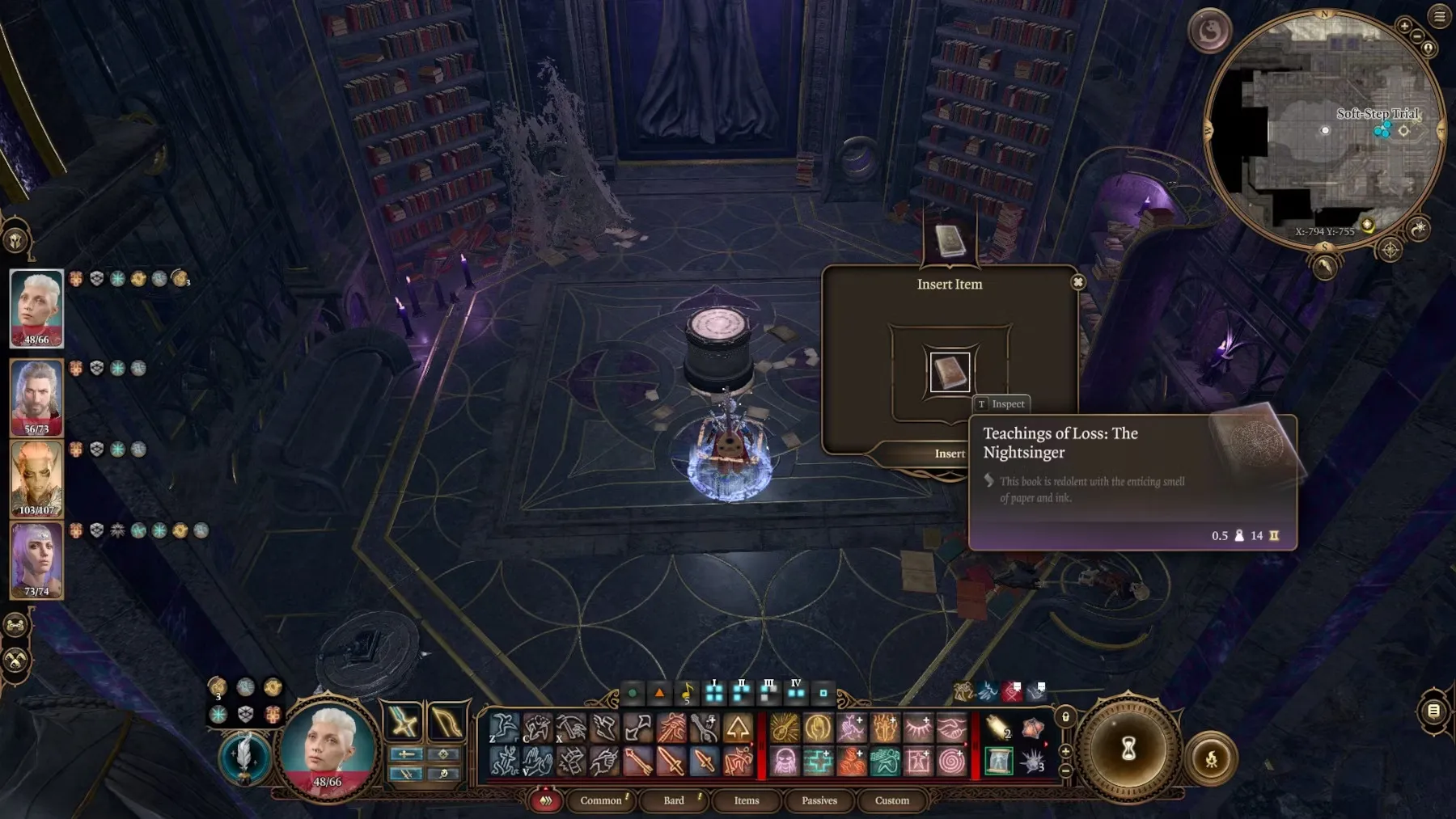Close the Insert Item window

coord(1077,282)
